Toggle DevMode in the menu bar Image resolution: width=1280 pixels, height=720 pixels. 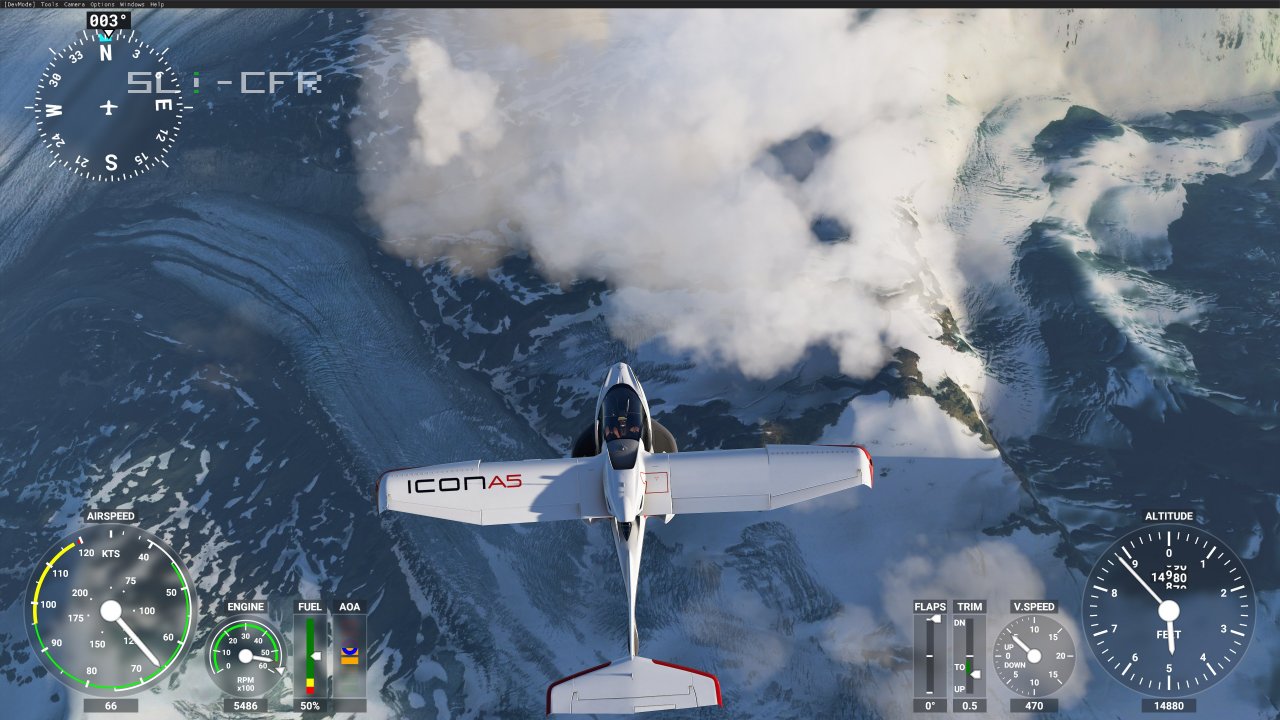[20, 4]
